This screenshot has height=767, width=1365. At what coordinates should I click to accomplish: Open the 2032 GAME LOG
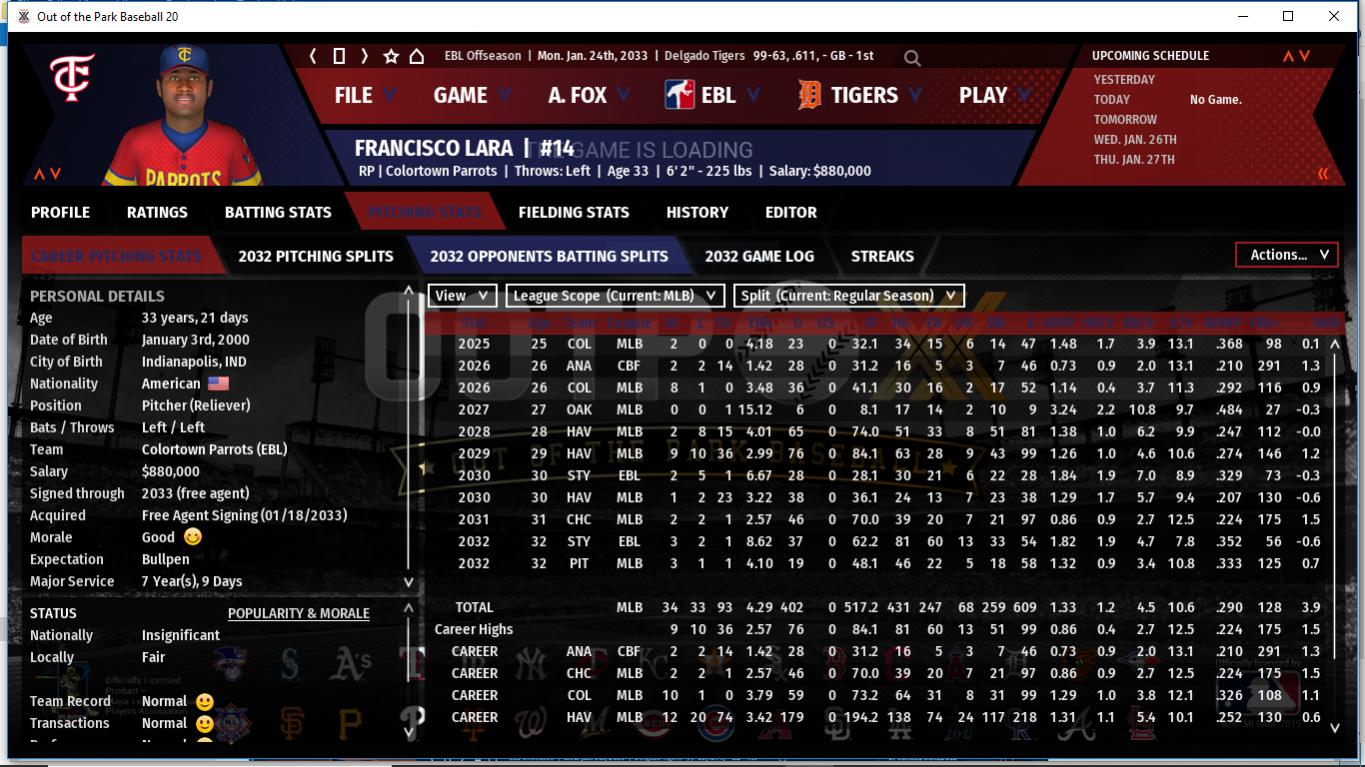(x=759, y=256)
